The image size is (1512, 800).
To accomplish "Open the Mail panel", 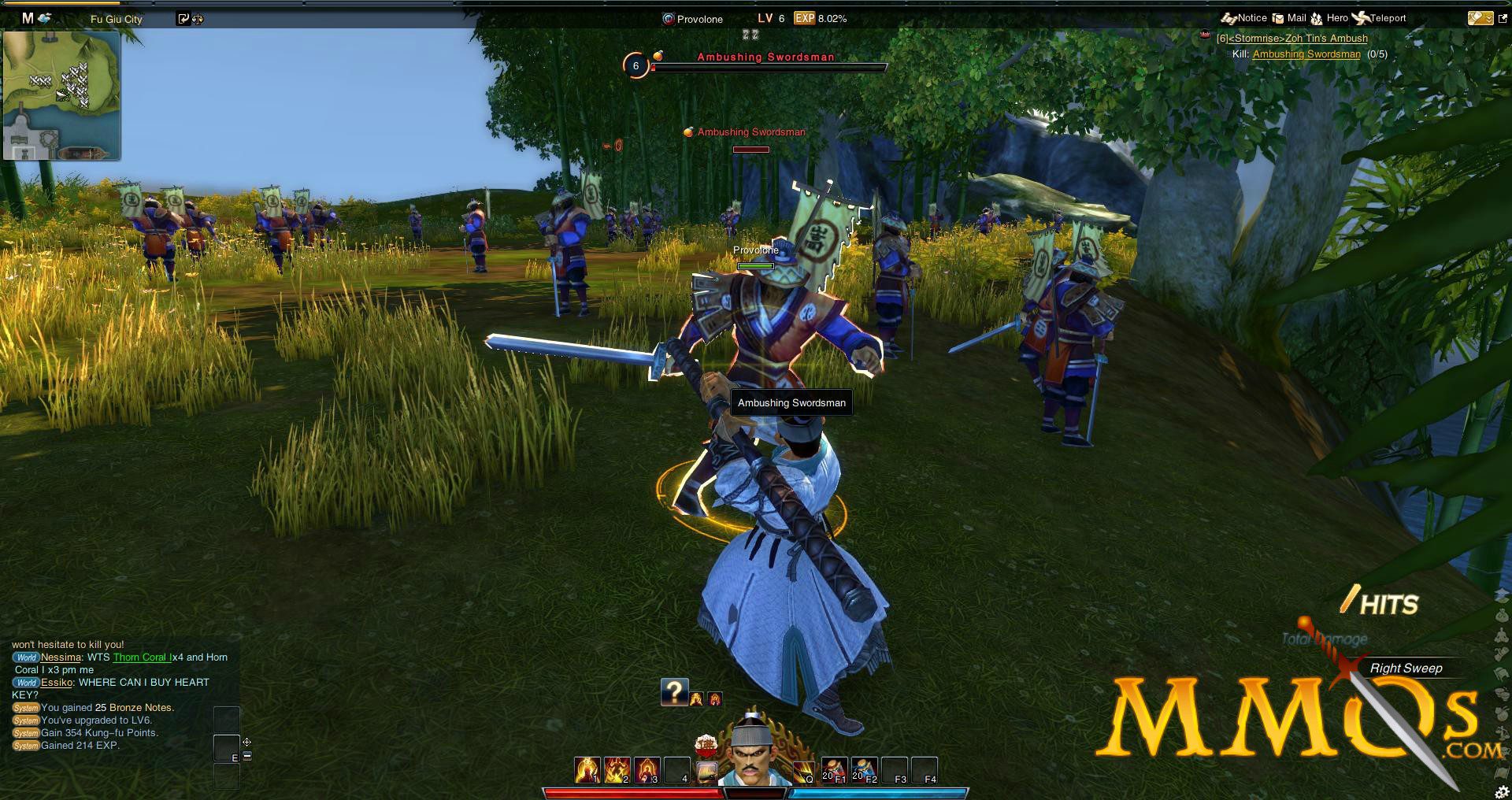I will 1288,17.
